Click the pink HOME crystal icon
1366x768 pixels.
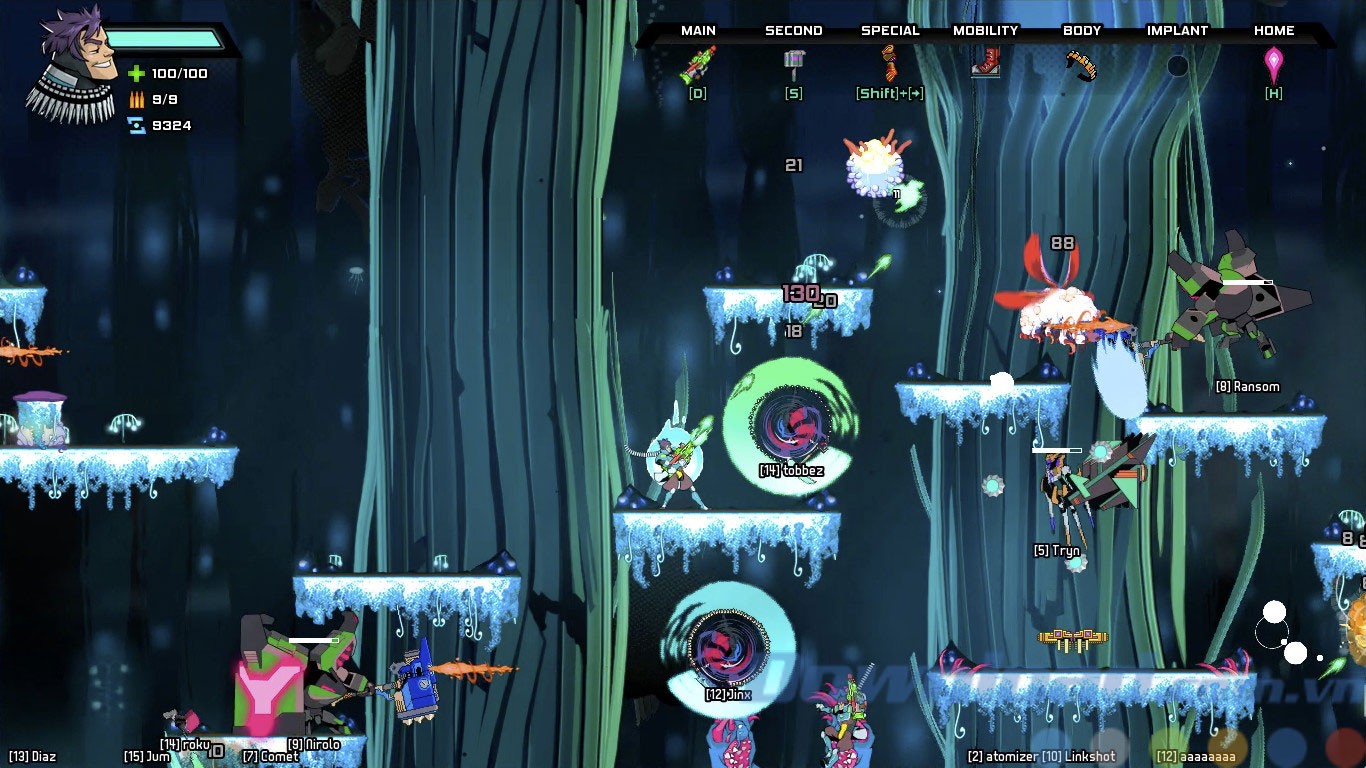(1273, 63)
